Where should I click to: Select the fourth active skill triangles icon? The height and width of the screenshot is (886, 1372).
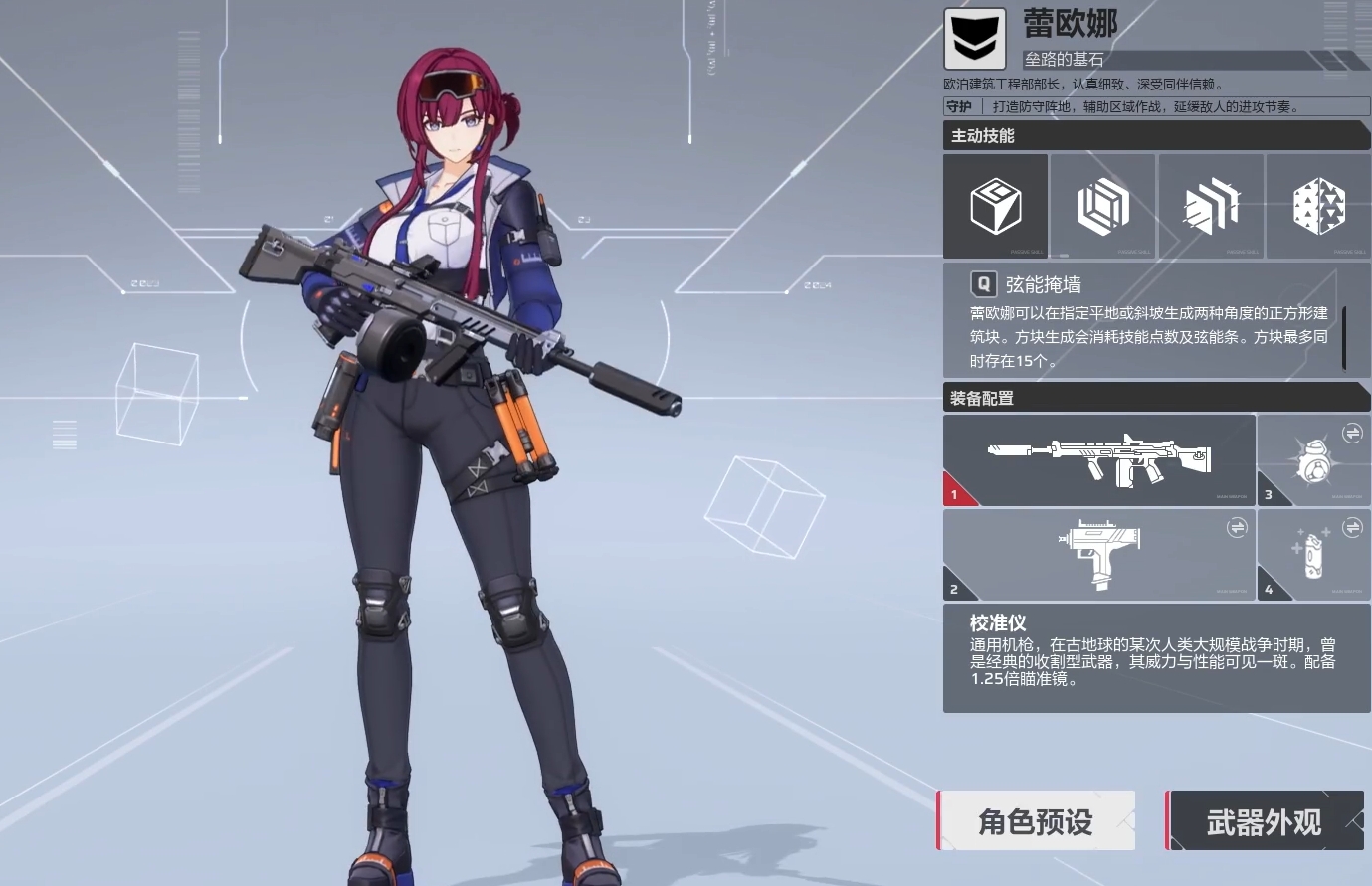click(1318, 205)
